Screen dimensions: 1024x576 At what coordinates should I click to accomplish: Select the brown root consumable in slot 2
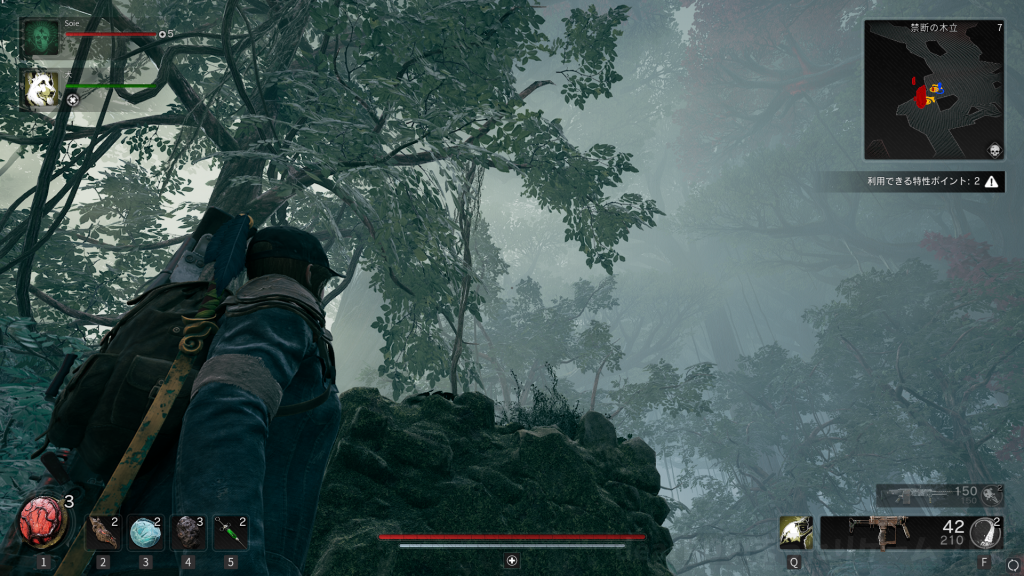[103, 533]
